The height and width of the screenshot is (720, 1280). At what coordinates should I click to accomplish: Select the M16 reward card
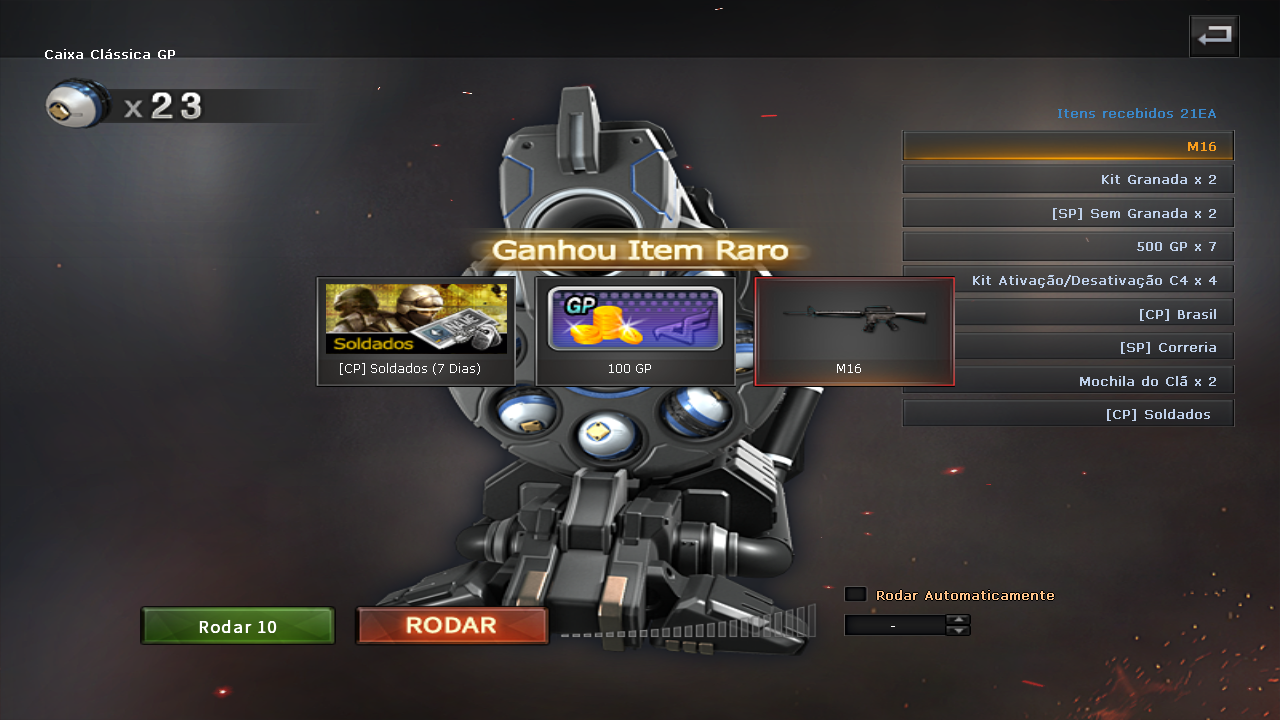854,332
